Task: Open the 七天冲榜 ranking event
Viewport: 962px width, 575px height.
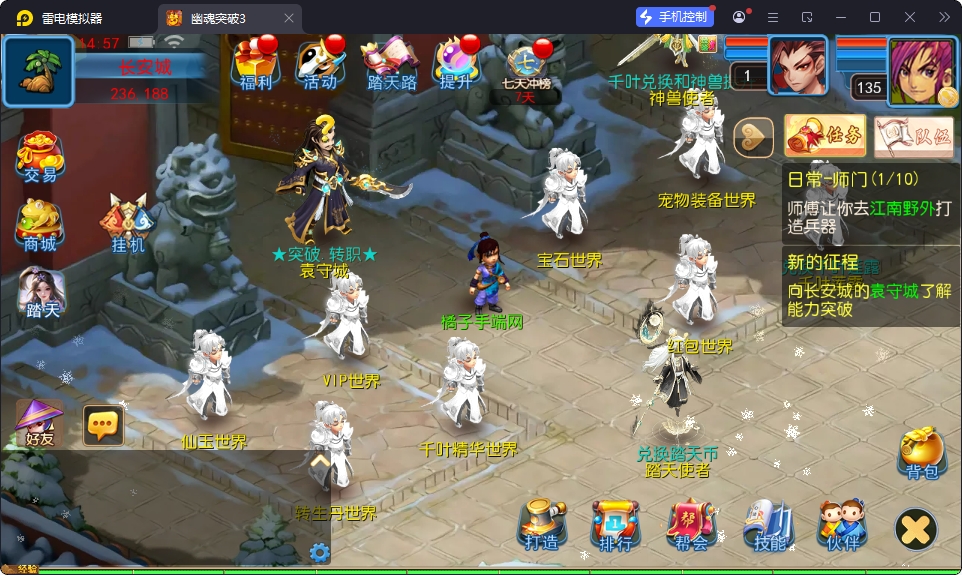Action: tap(526, 68)
